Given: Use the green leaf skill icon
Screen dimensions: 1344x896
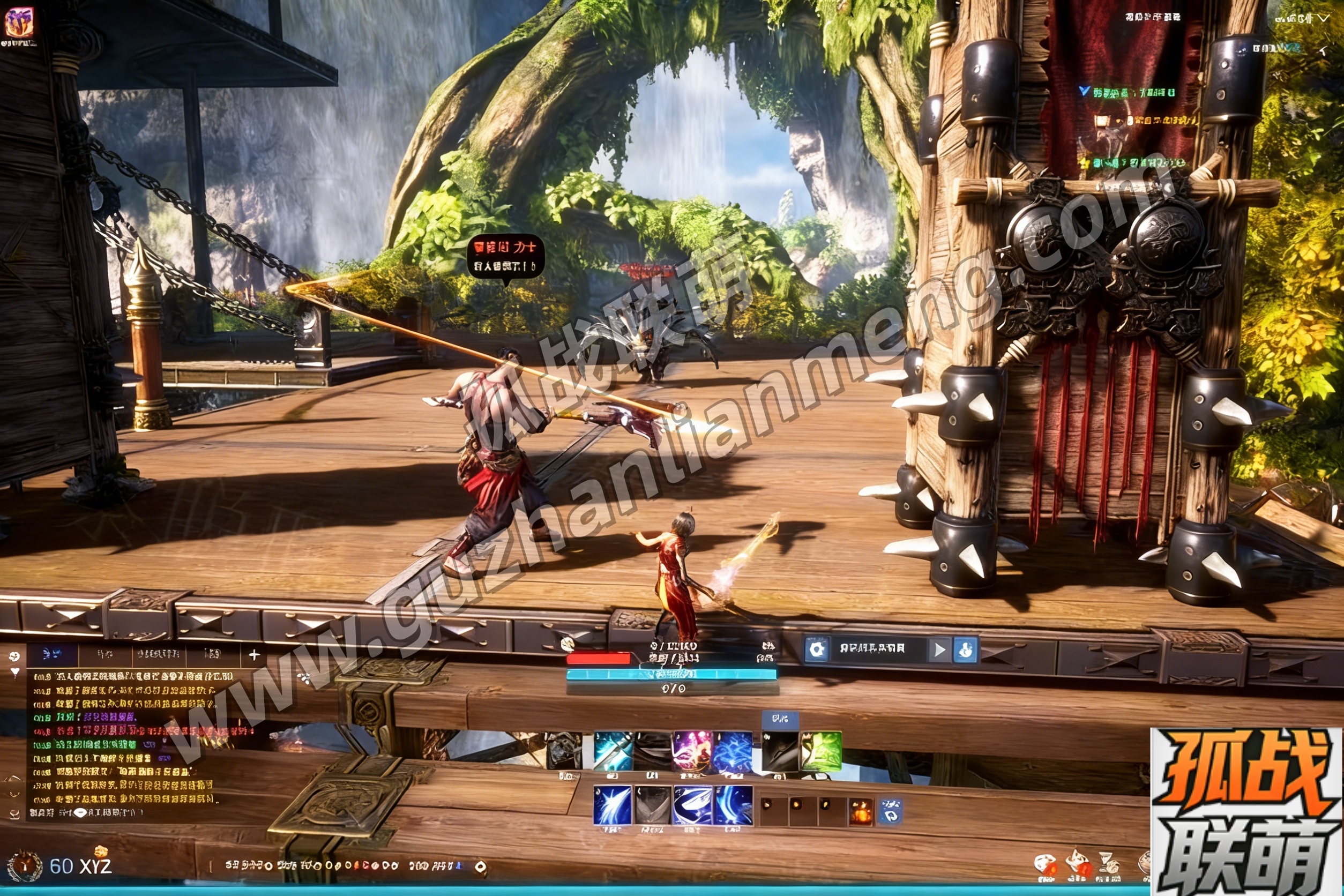Looking at the screenshot, I should [x=821, y=751].
